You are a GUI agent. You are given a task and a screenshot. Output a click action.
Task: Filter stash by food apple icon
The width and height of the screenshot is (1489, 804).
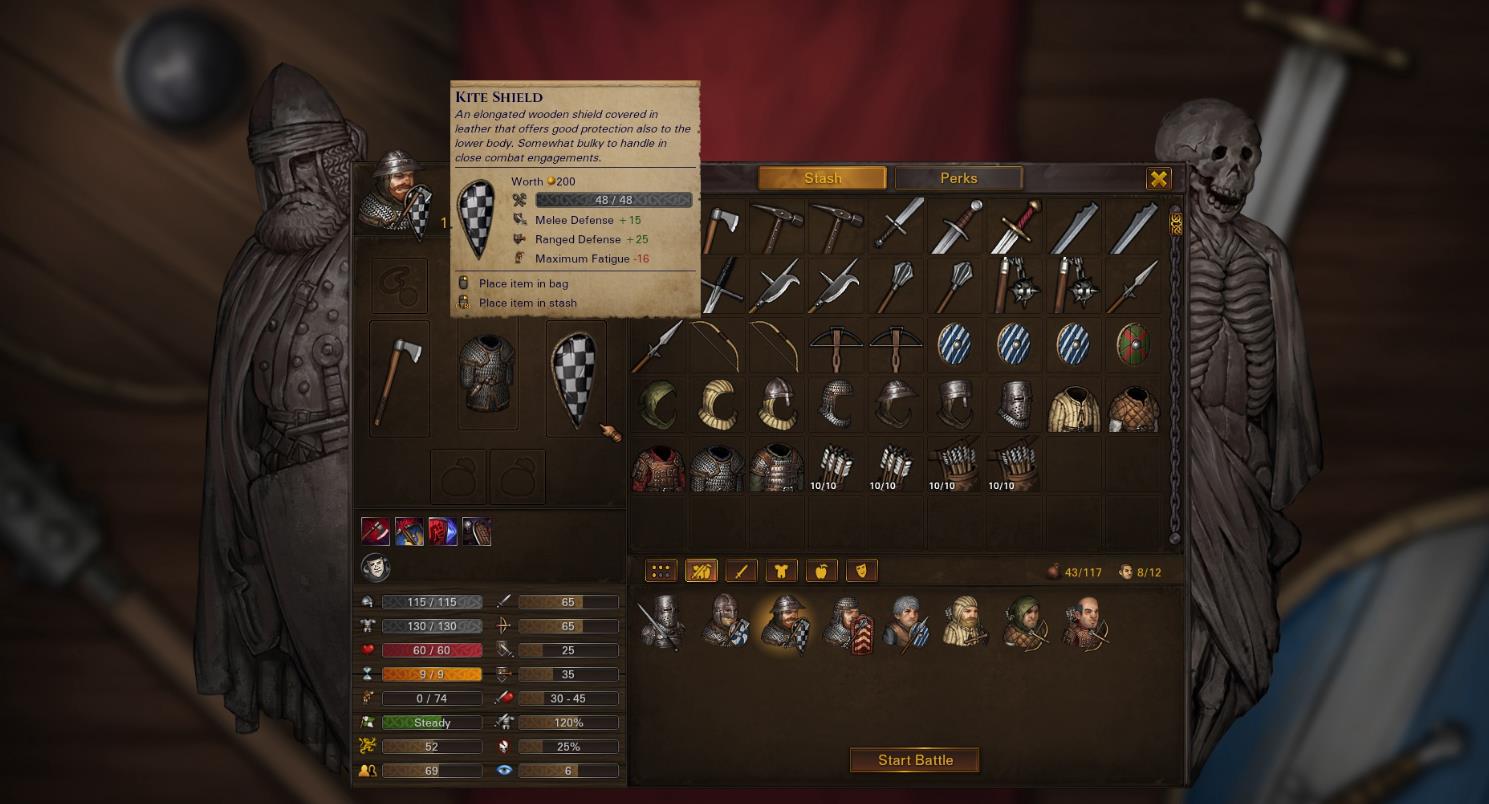pos(821,571)
